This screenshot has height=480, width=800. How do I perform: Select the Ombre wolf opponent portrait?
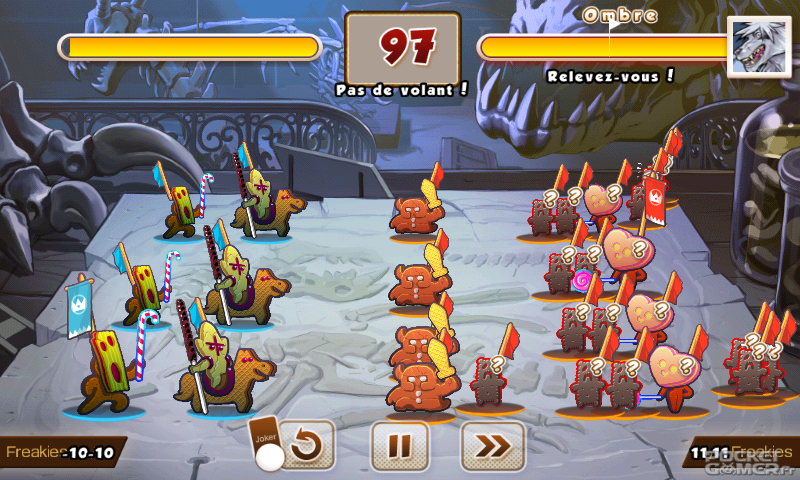point(756,47)
